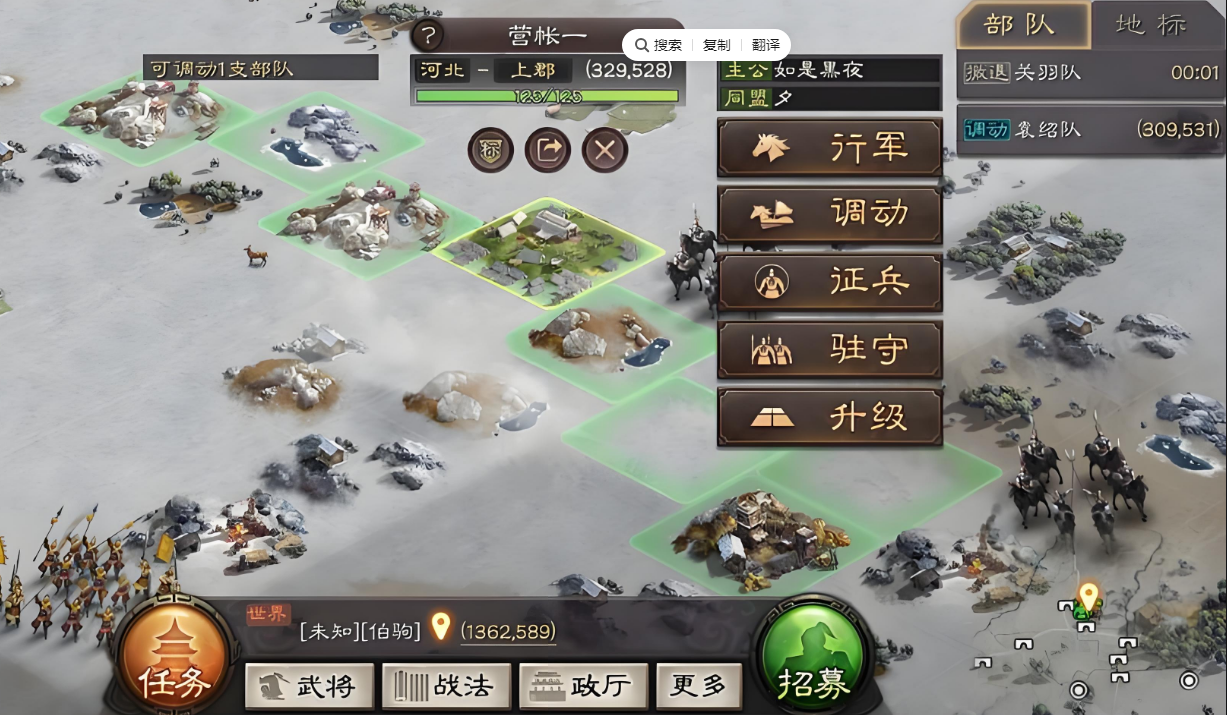This screenshot has width=1227, height=715.
Task: Open the 战法 tactics menu
Action: click(446, 686)
